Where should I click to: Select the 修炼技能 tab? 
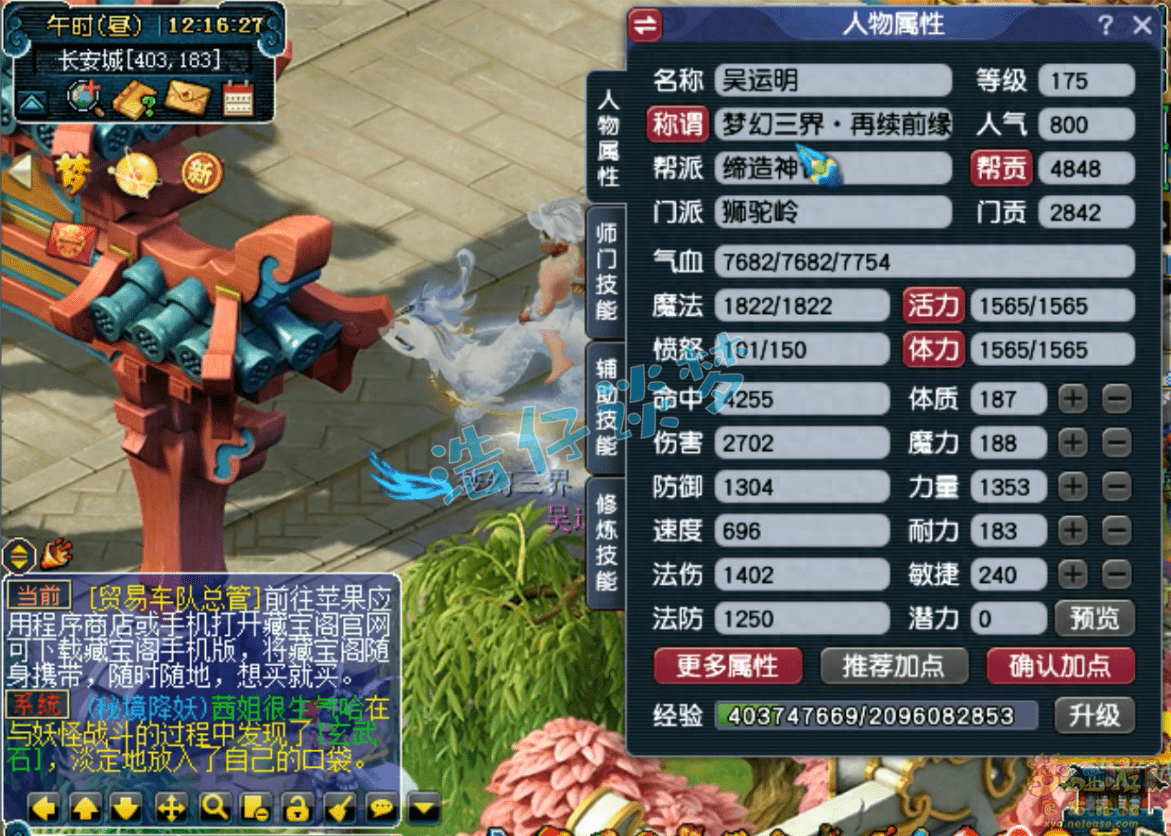607,540
